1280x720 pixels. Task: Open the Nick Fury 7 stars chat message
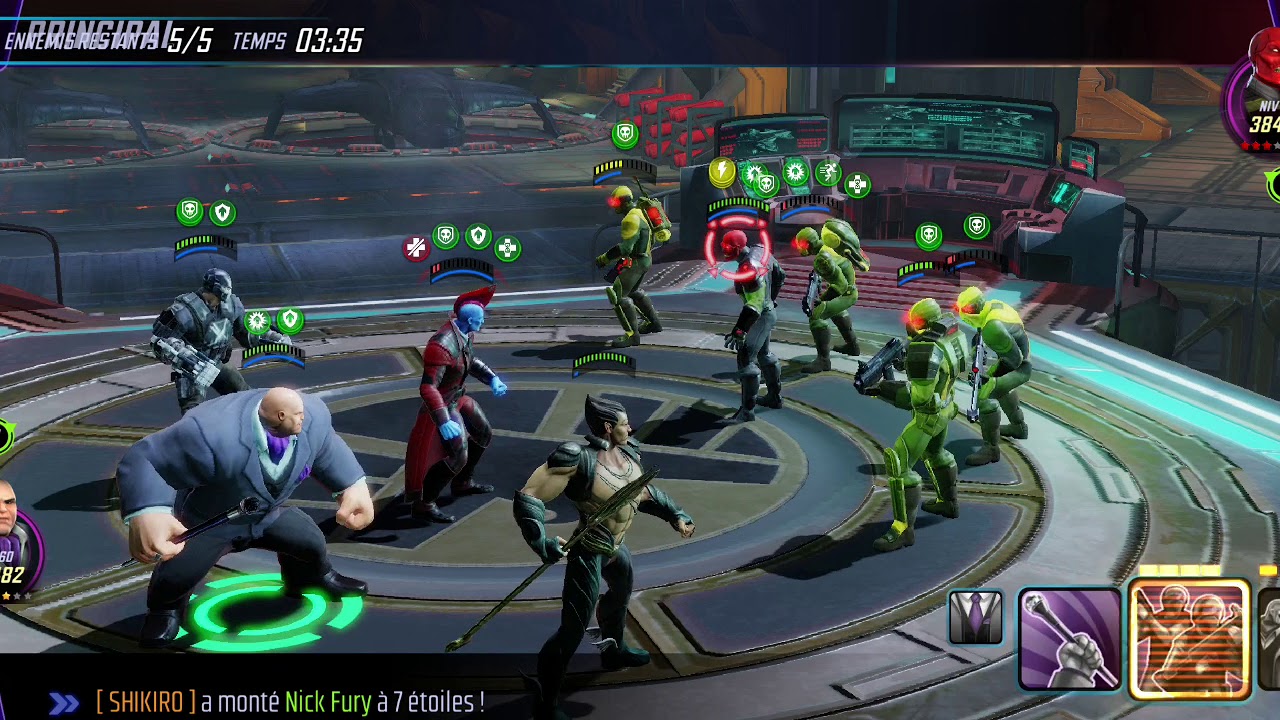[290, 703]
